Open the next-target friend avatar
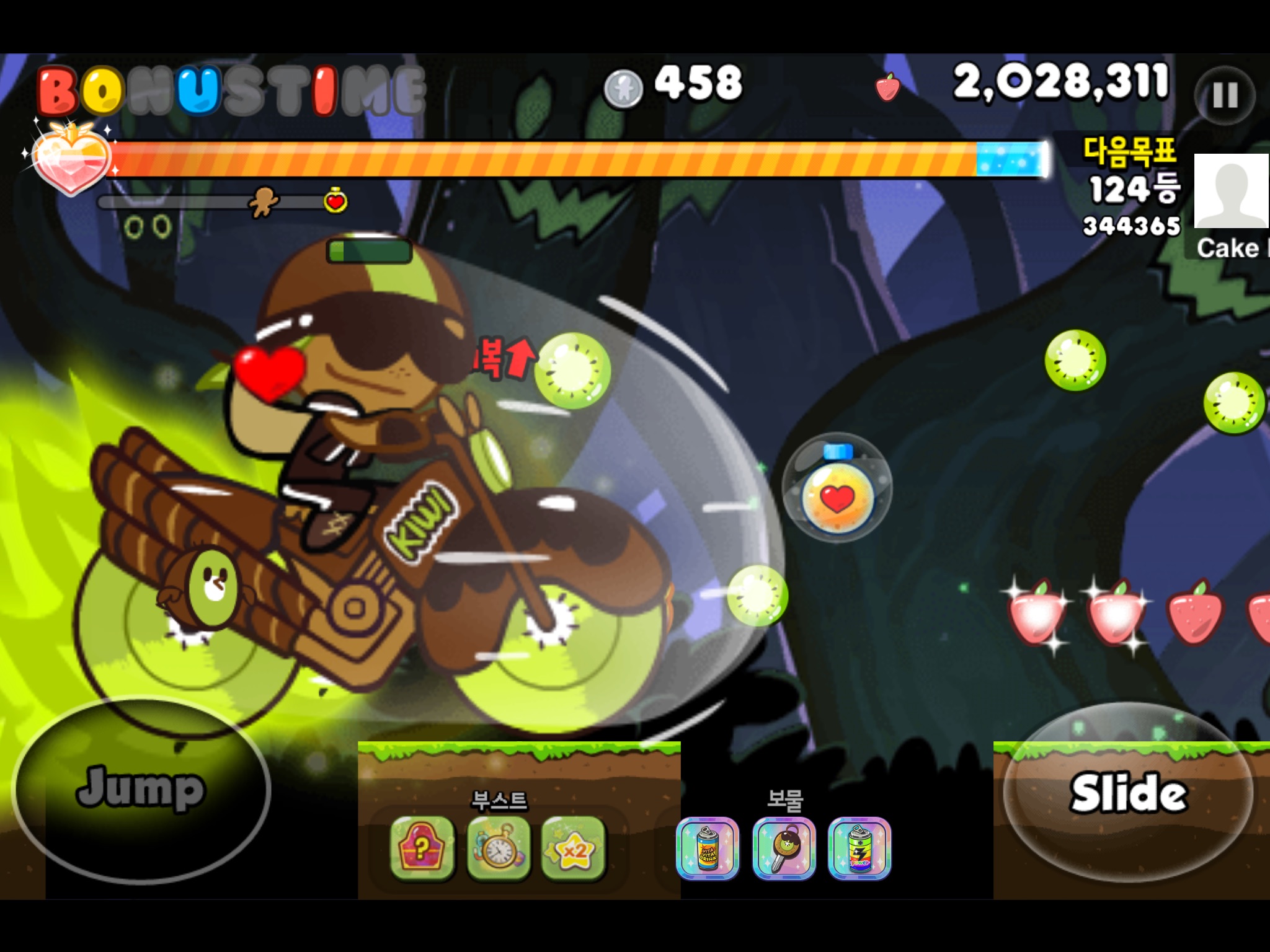Image resolution: width=1270 pixels, height=952 pixels. coord(1232,191)
